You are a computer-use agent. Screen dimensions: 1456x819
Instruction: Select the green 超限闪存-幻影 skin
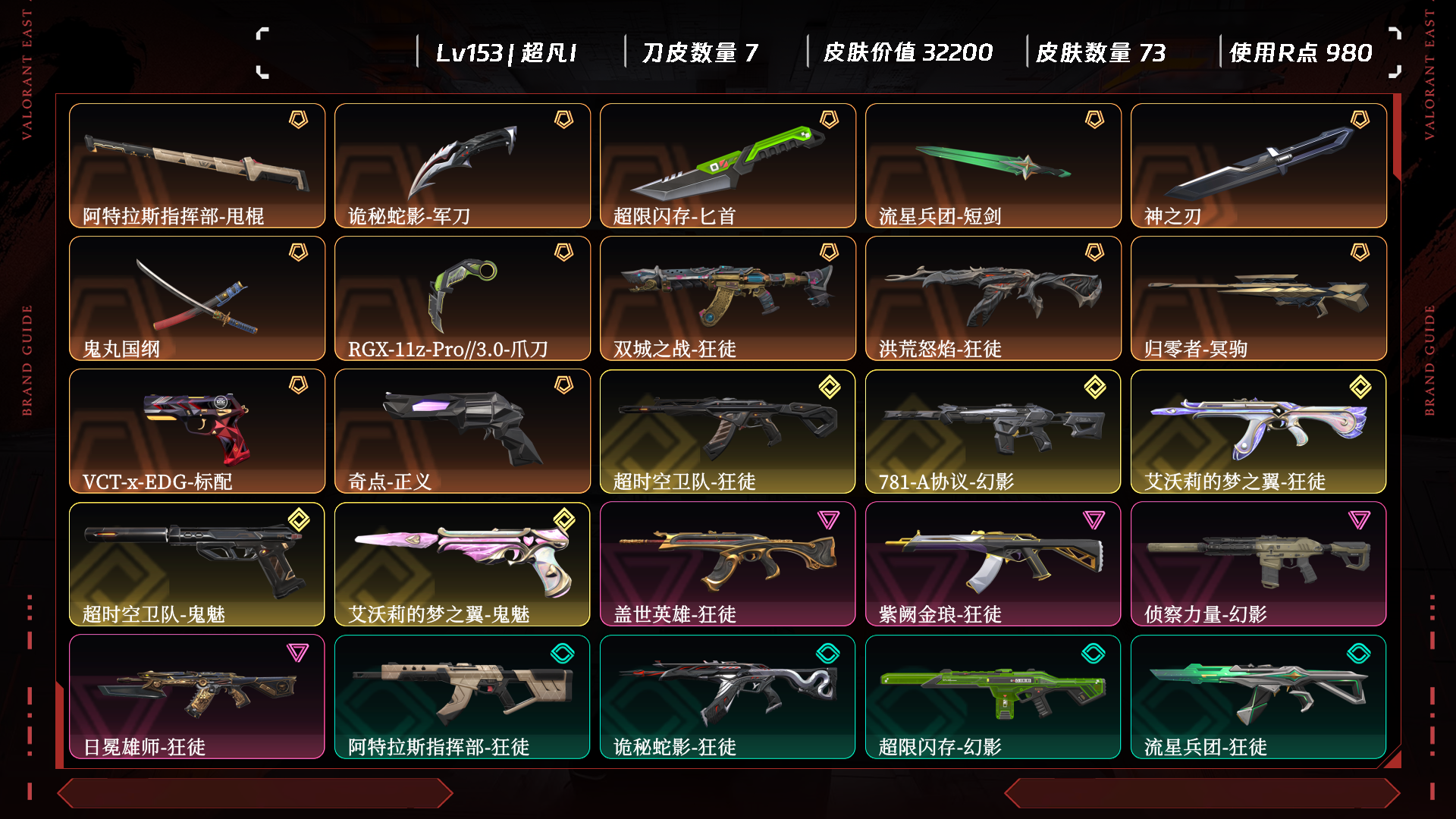coord(993,696)
